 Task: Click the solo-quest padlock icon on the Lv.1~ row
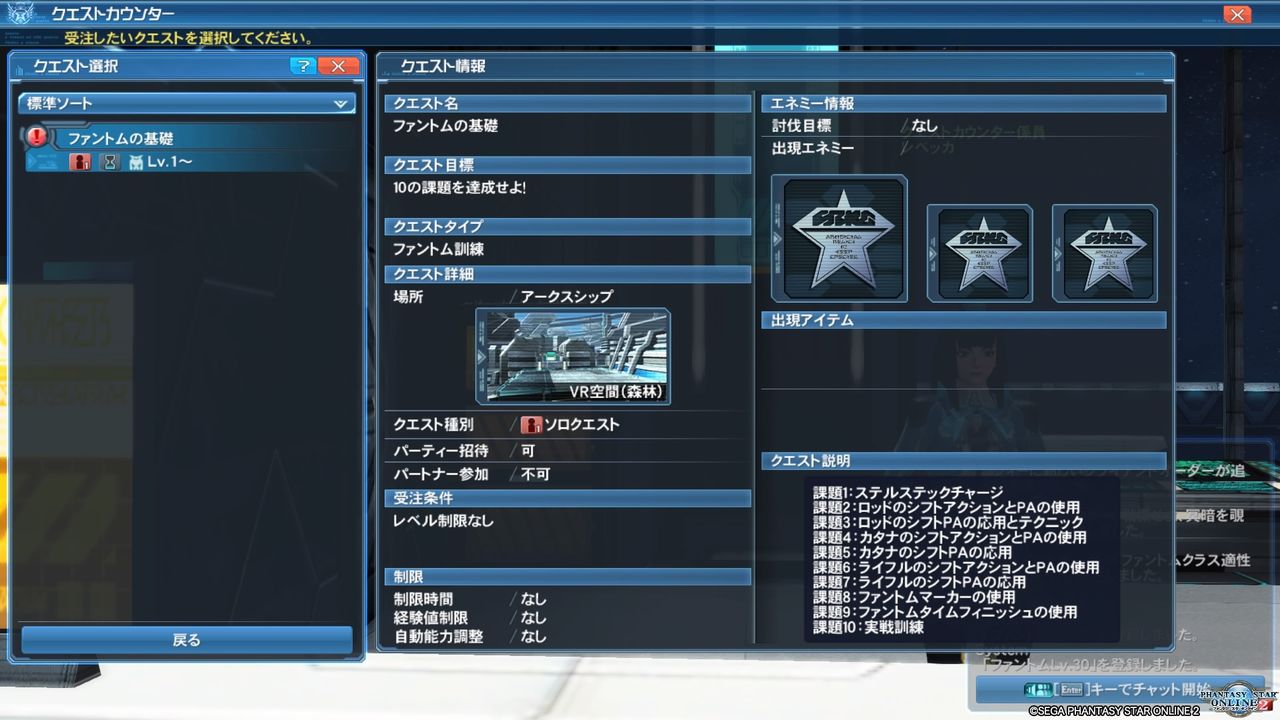click(81, 160)
